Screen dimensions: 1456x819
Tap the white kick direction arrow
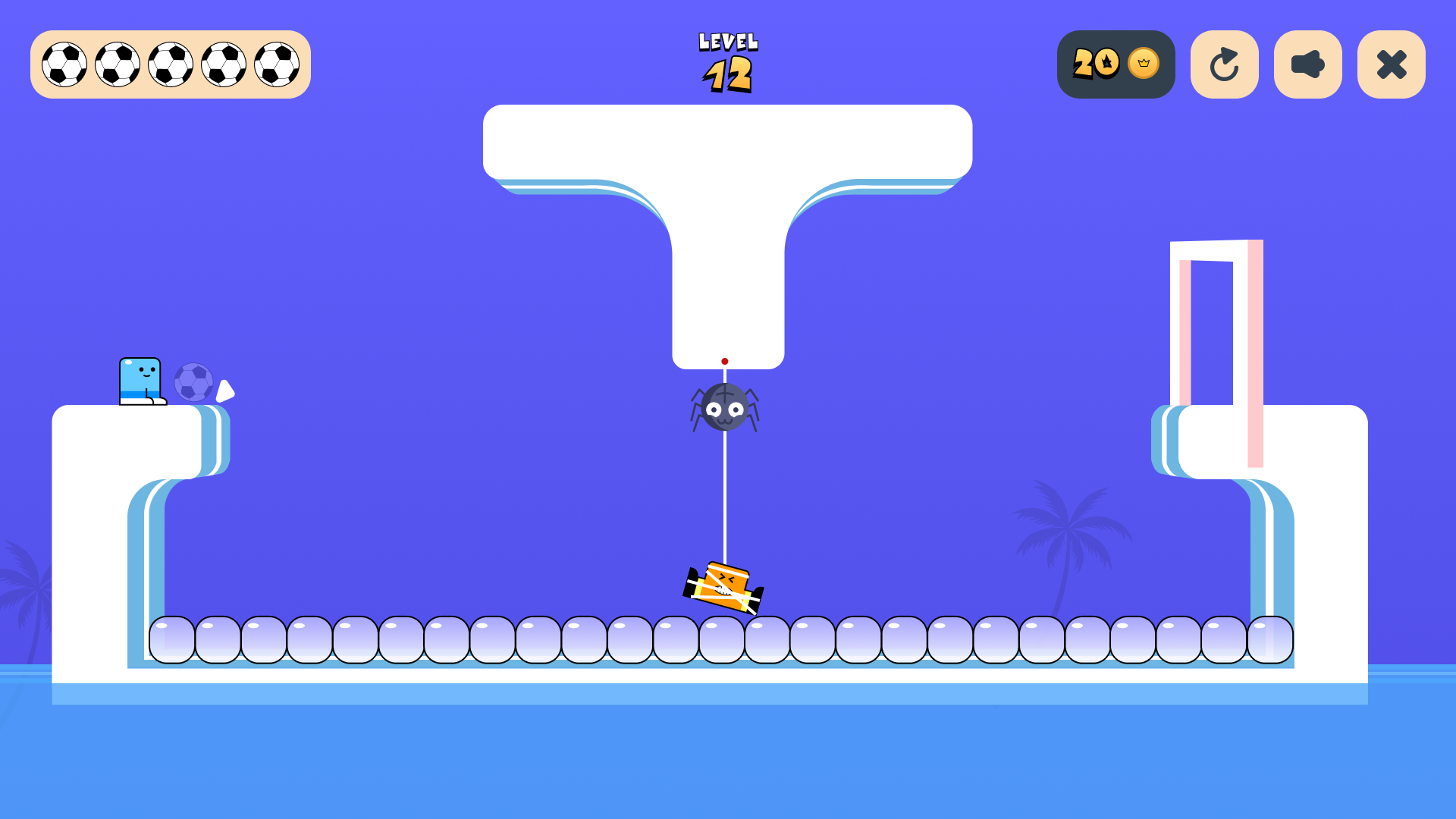(x=225, y=391)
